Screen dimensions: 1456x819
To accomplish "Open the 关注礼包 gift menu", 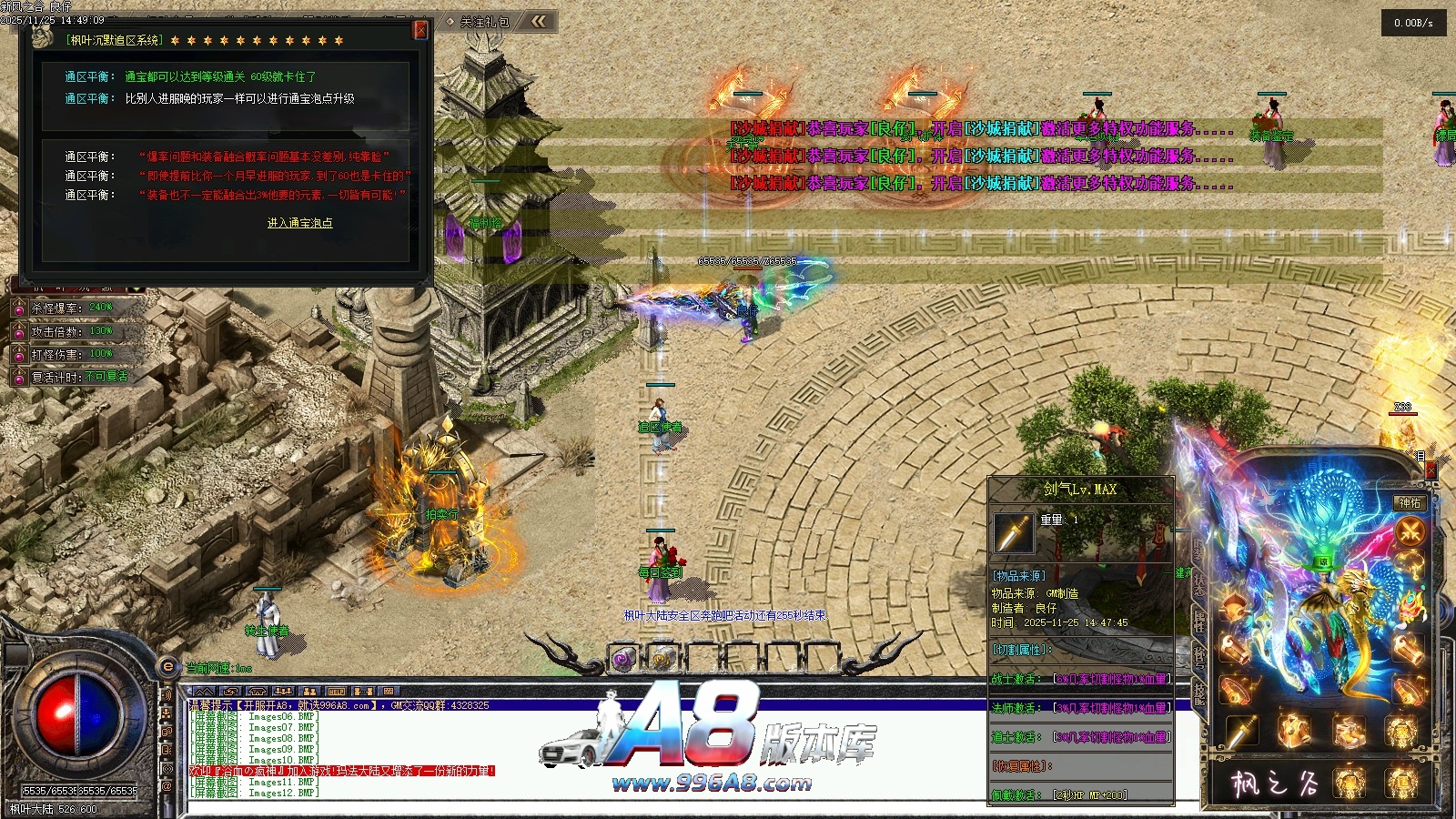I will (483, 22).
